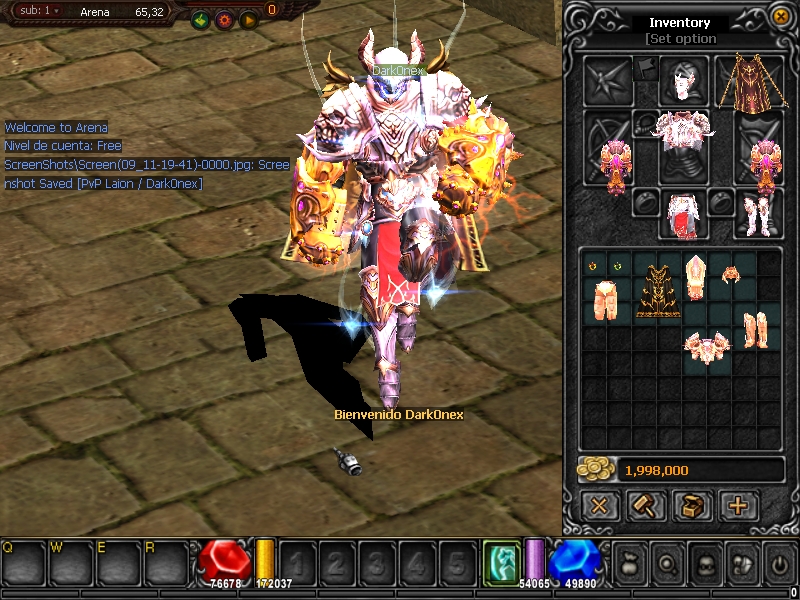The image size is (800, 600).
Task: Click the plus button in Inventory
Action: coord(738,505)
